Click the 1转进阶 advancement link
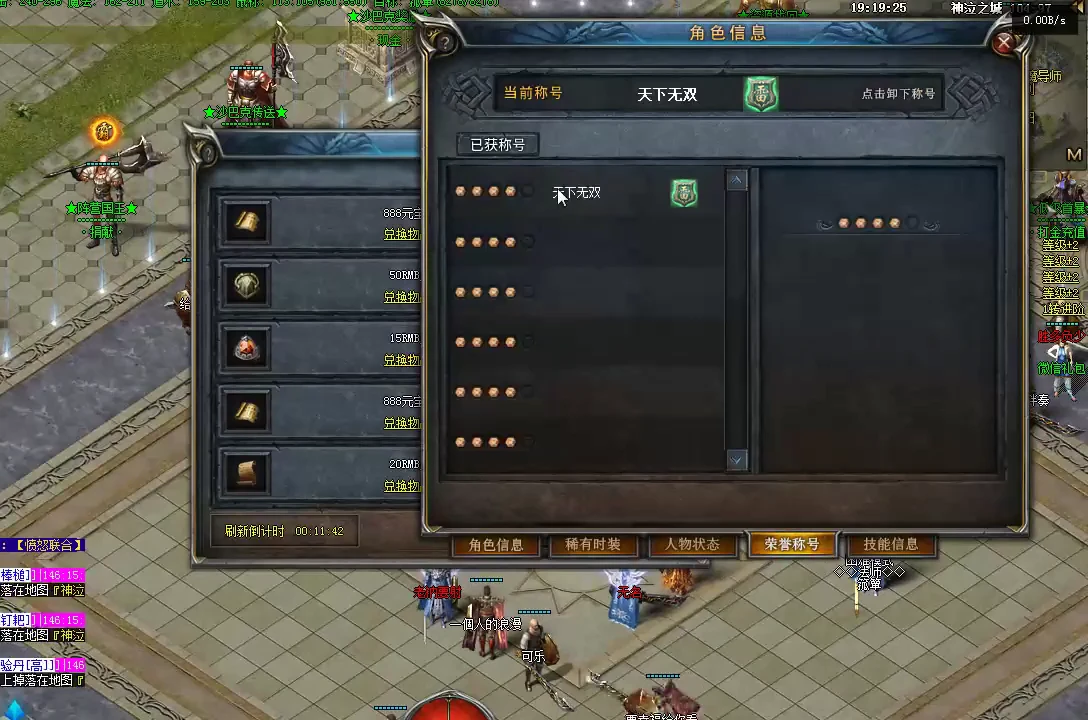 (x=1064, y=310)
